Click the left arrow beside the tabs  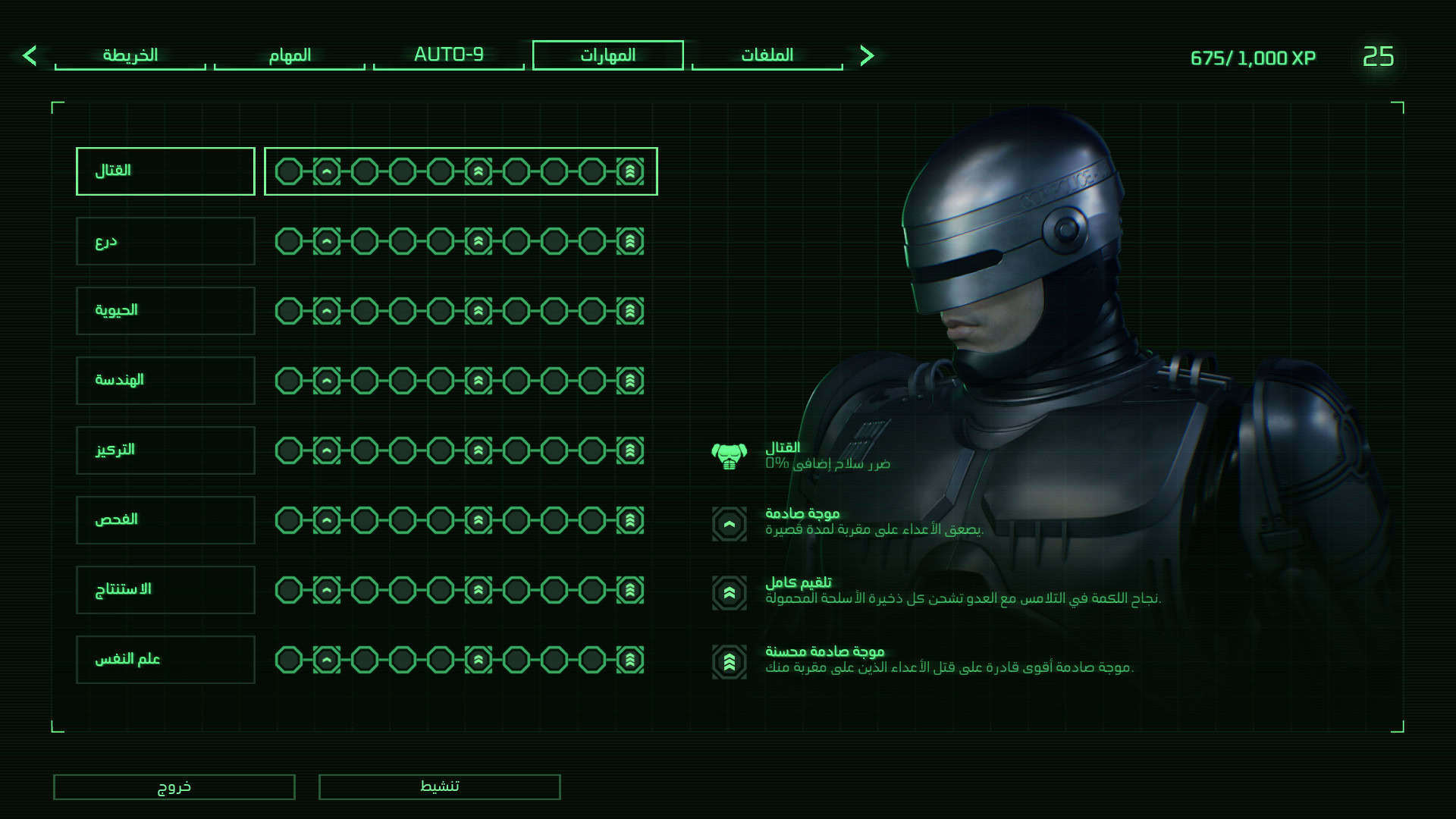tap(30, 55)
